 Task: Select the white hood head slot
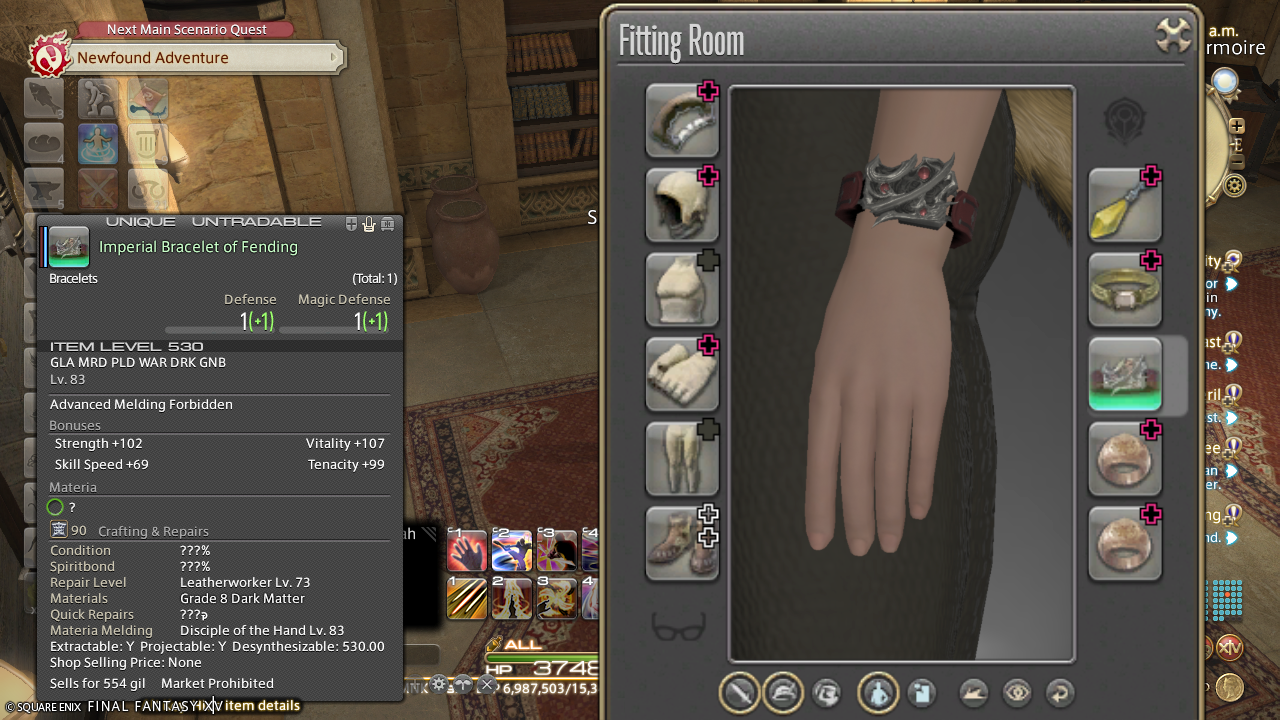click(681, 205)
